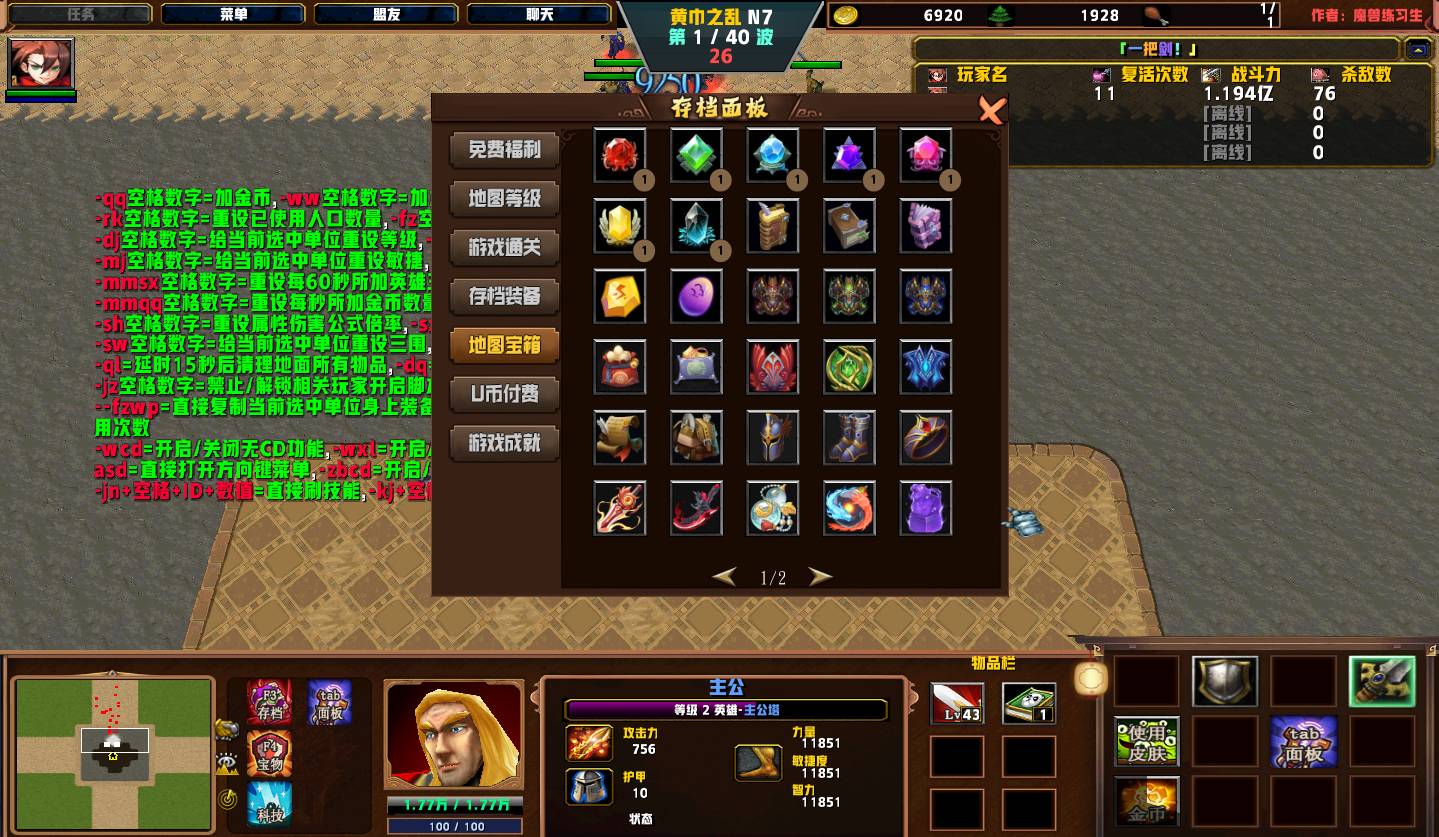Open the top 菜单 menu
The width and height of the screenshot is (1439, 837).
(234, 15)
